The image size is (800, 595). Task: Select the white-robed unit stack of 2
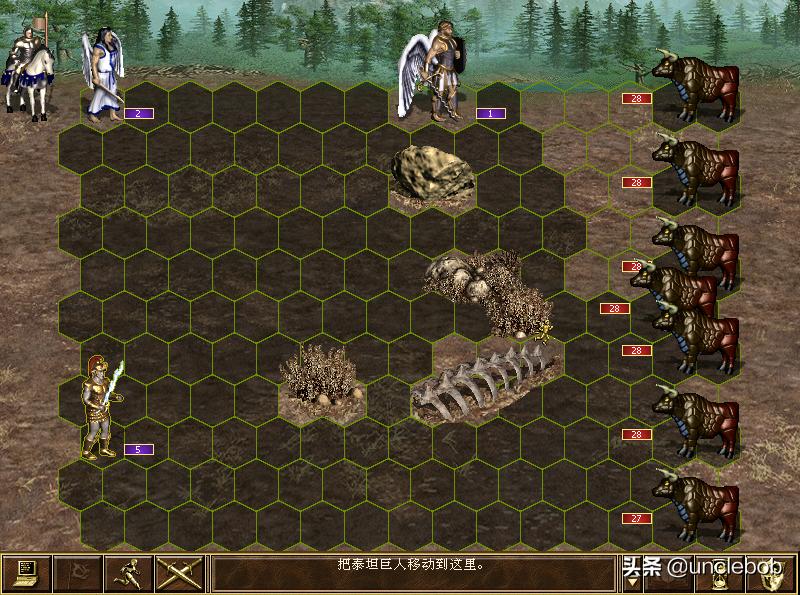pyautogui.click(x=102, y=75)
